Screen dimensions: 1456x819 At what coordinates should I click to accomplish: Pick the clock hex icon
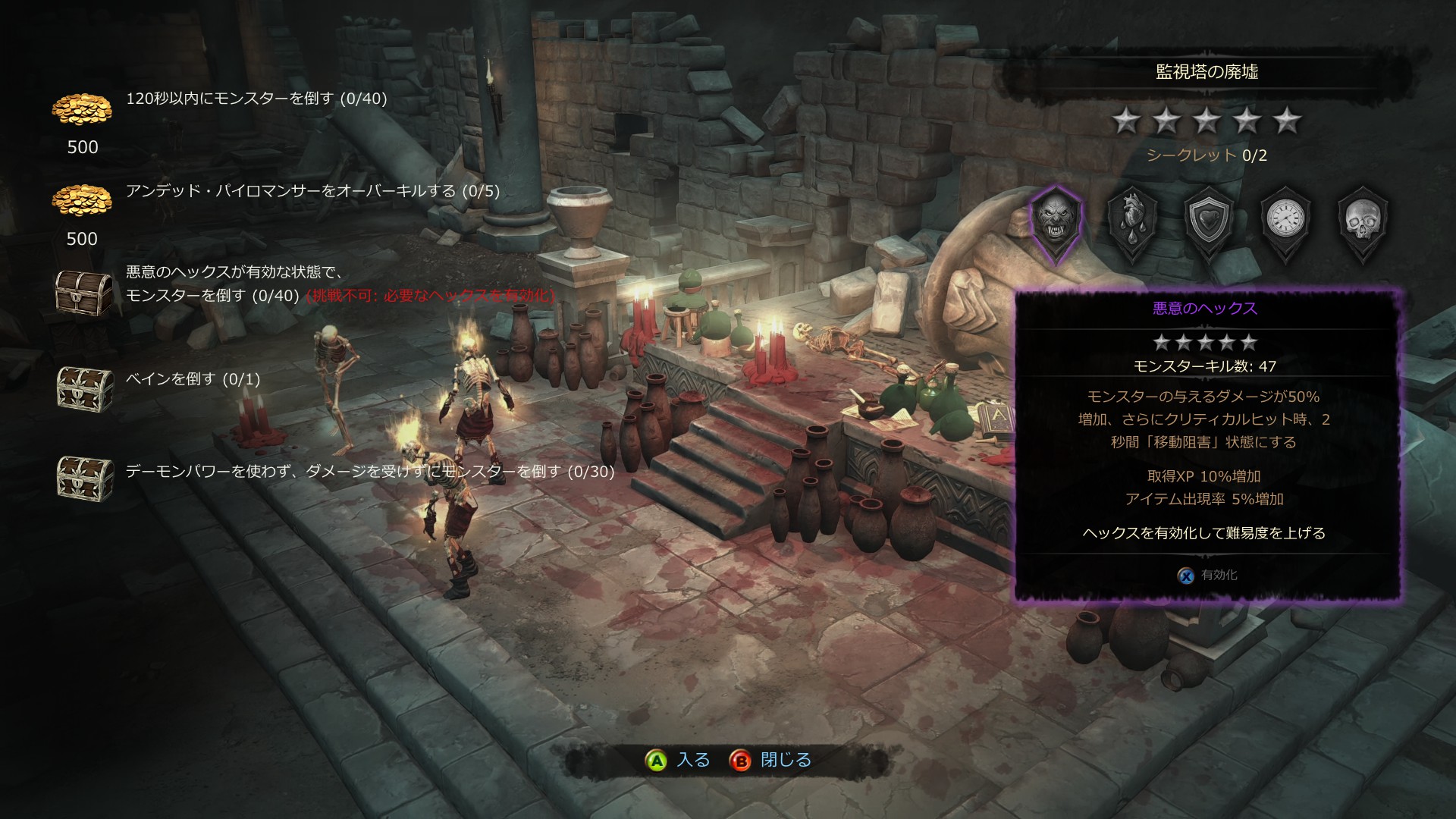coord(1286,221)
